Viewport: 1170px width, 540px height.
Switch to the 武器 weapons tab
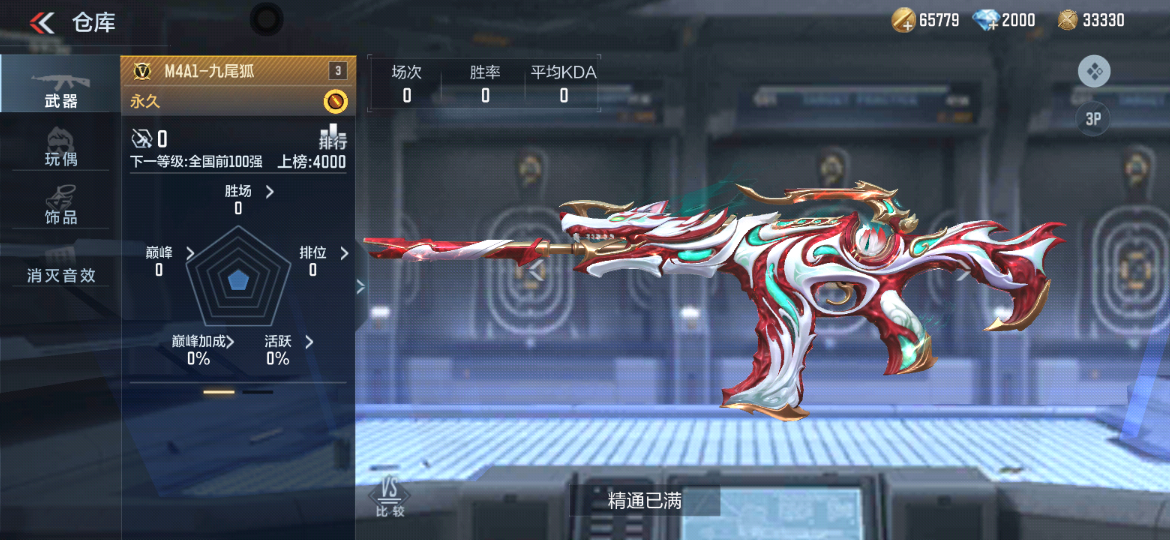tap(60, 86)
